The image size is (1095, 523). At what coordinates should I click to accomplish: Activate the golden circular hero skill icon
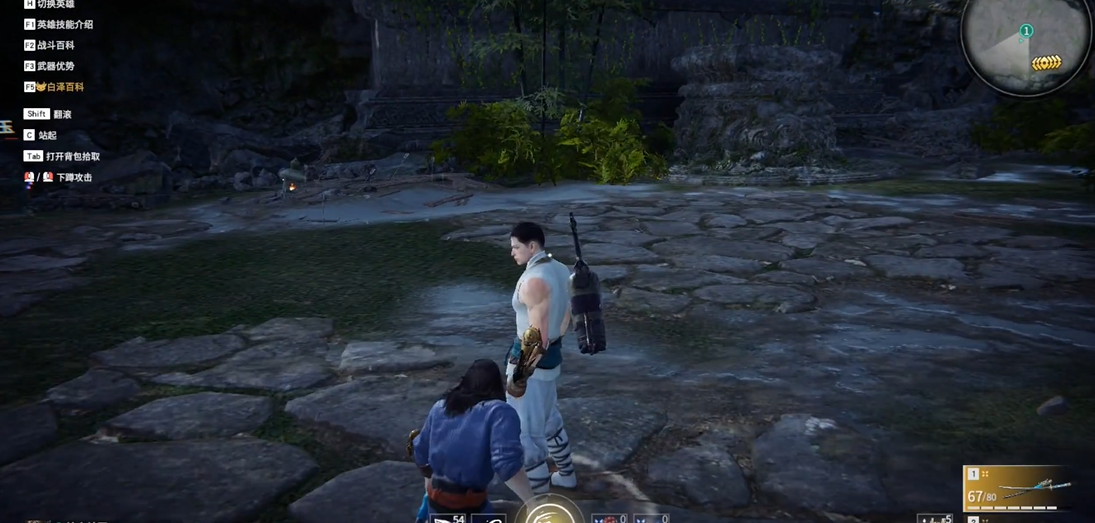pyautogui.click(x=548, y=513)
